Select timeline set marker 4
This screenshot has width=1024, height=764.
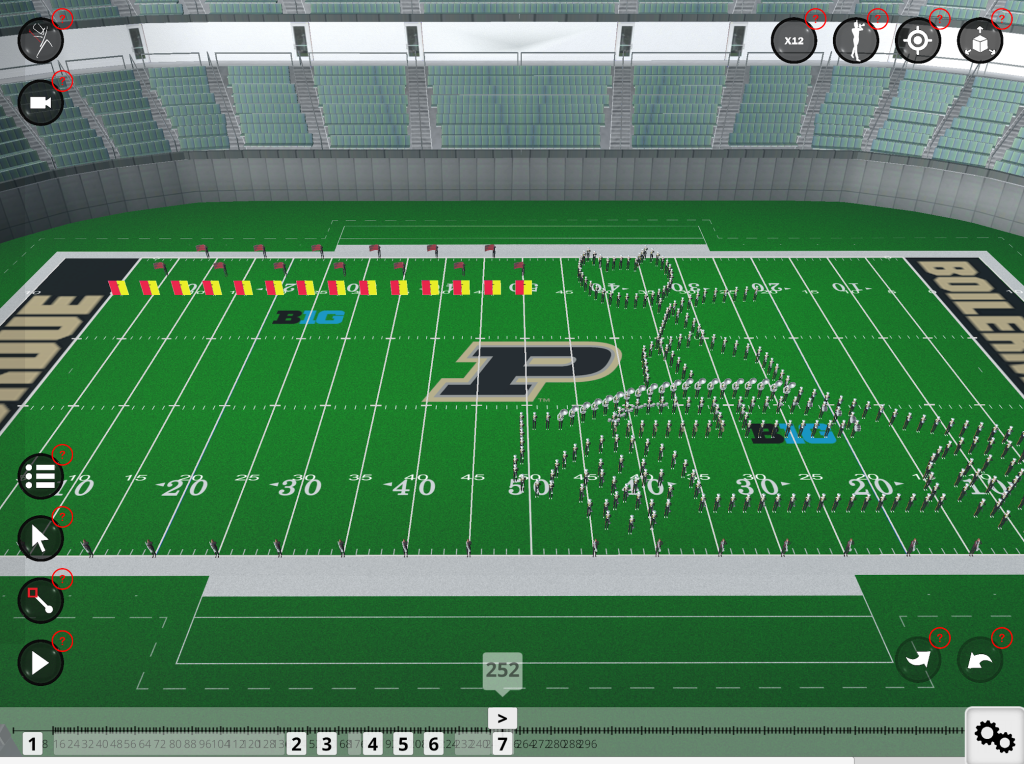pos(372,744)
